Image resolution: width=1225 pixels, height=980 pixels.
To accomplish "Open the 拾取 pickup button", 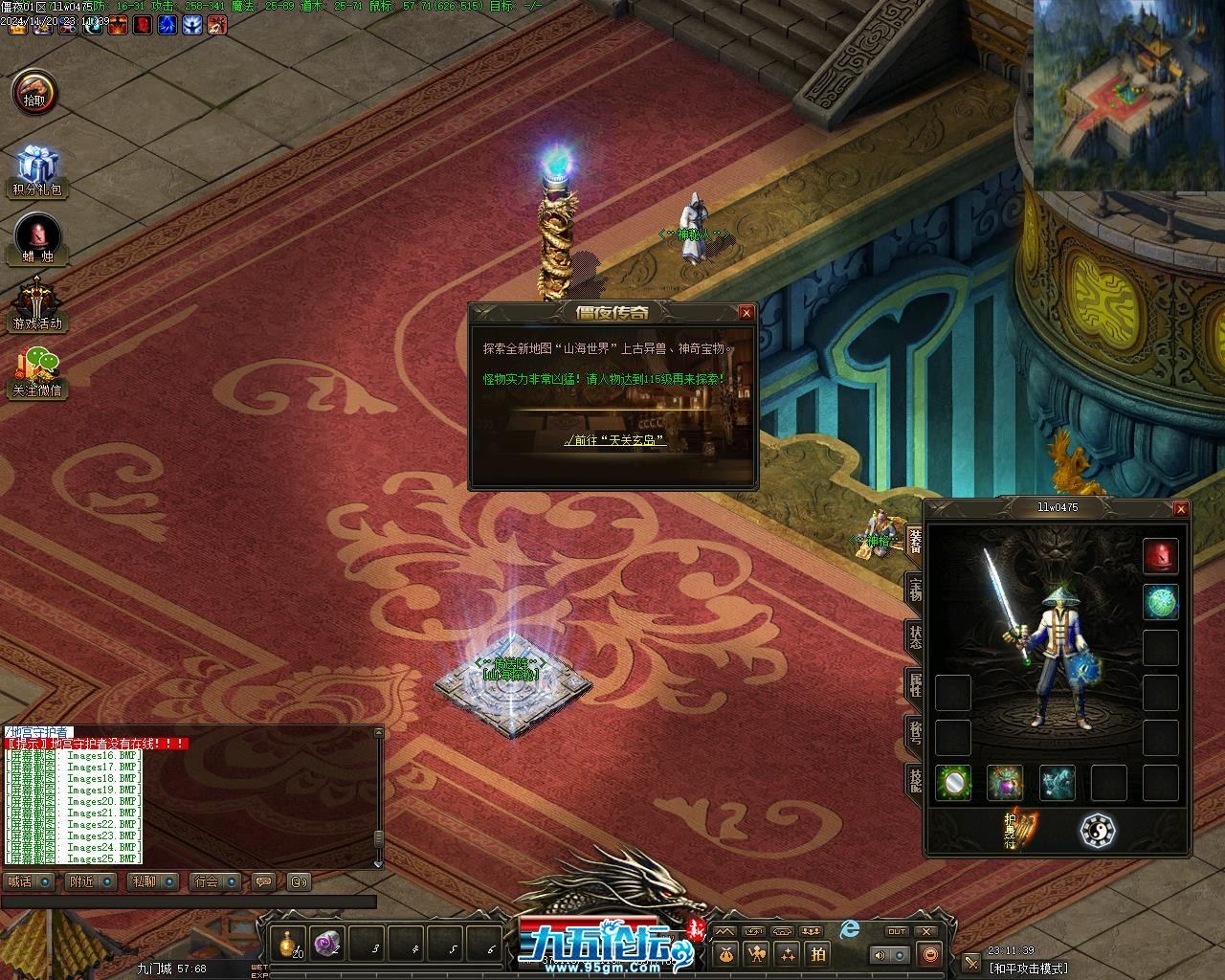I will [x=35, y=93].
